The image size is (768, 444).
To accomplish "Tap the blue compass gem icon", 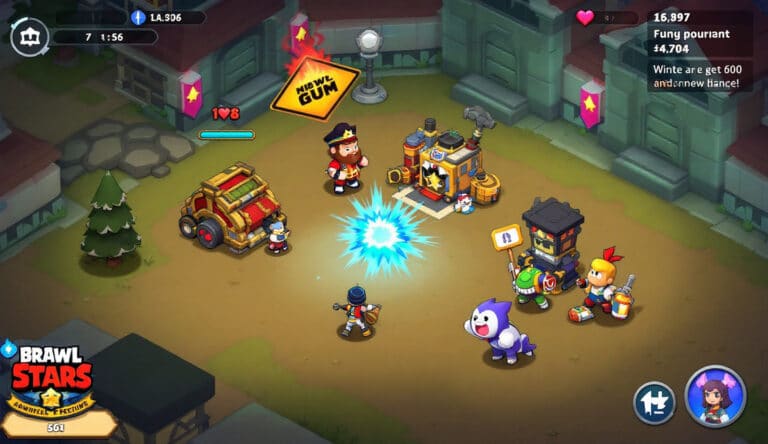I will coord(138,17).
